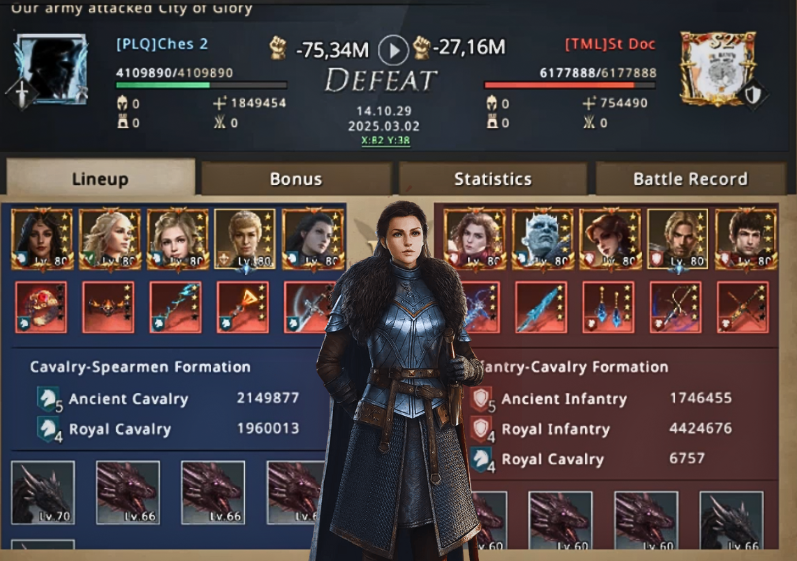This screenshot has height=561, width=797.
Task: Select the Lv.70 black dragon
Action: tap(42, 493)
